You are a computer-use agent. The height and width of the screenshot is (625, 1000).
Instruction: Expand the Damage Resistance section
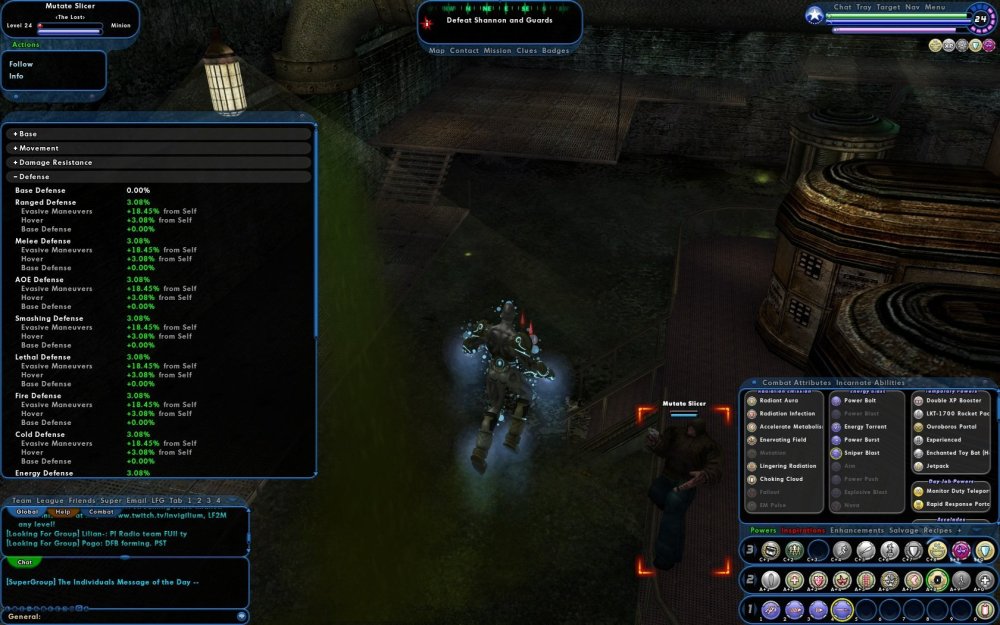(55, 162)
